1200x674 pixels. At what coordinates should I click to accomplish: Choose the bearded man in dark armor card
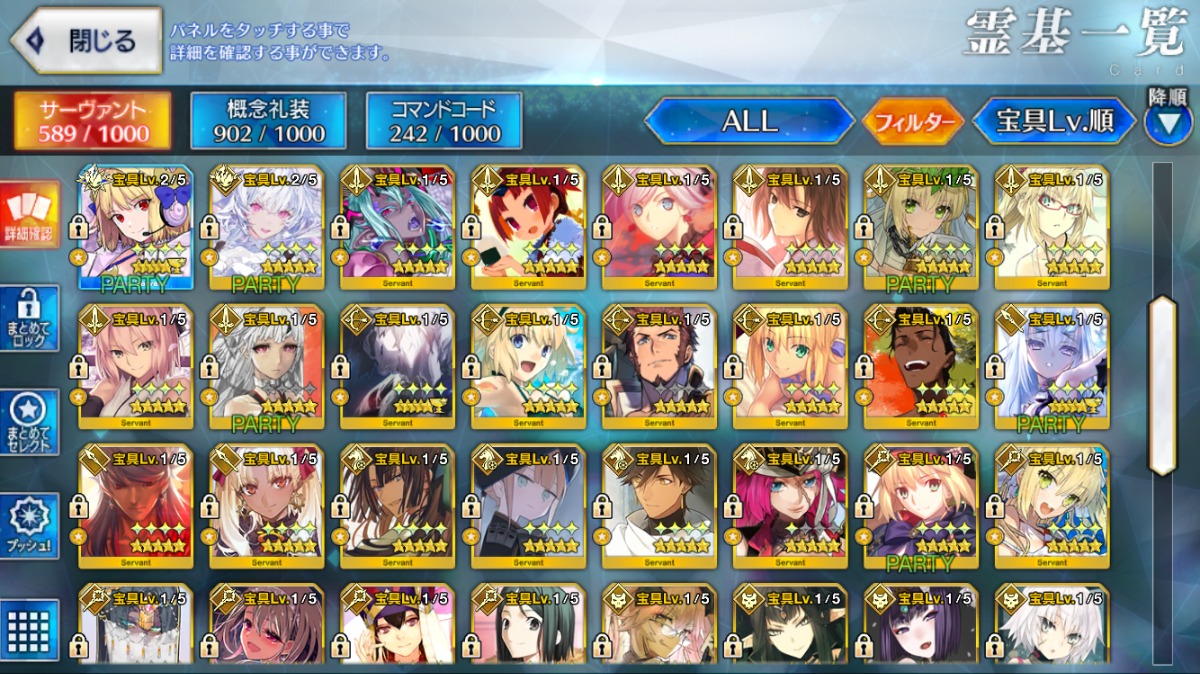tap(659, 367)
